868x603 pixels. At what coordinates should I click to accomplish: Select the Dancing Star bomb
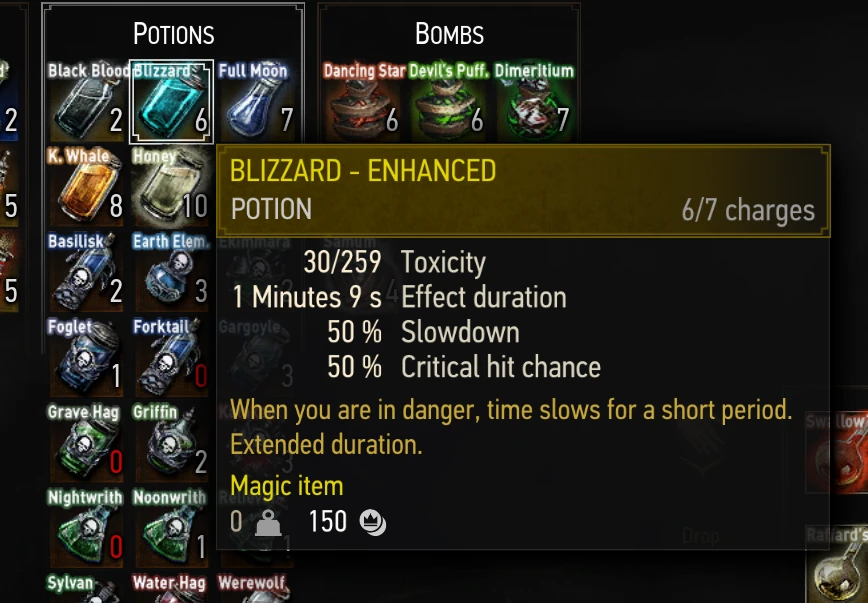[362, 102]
